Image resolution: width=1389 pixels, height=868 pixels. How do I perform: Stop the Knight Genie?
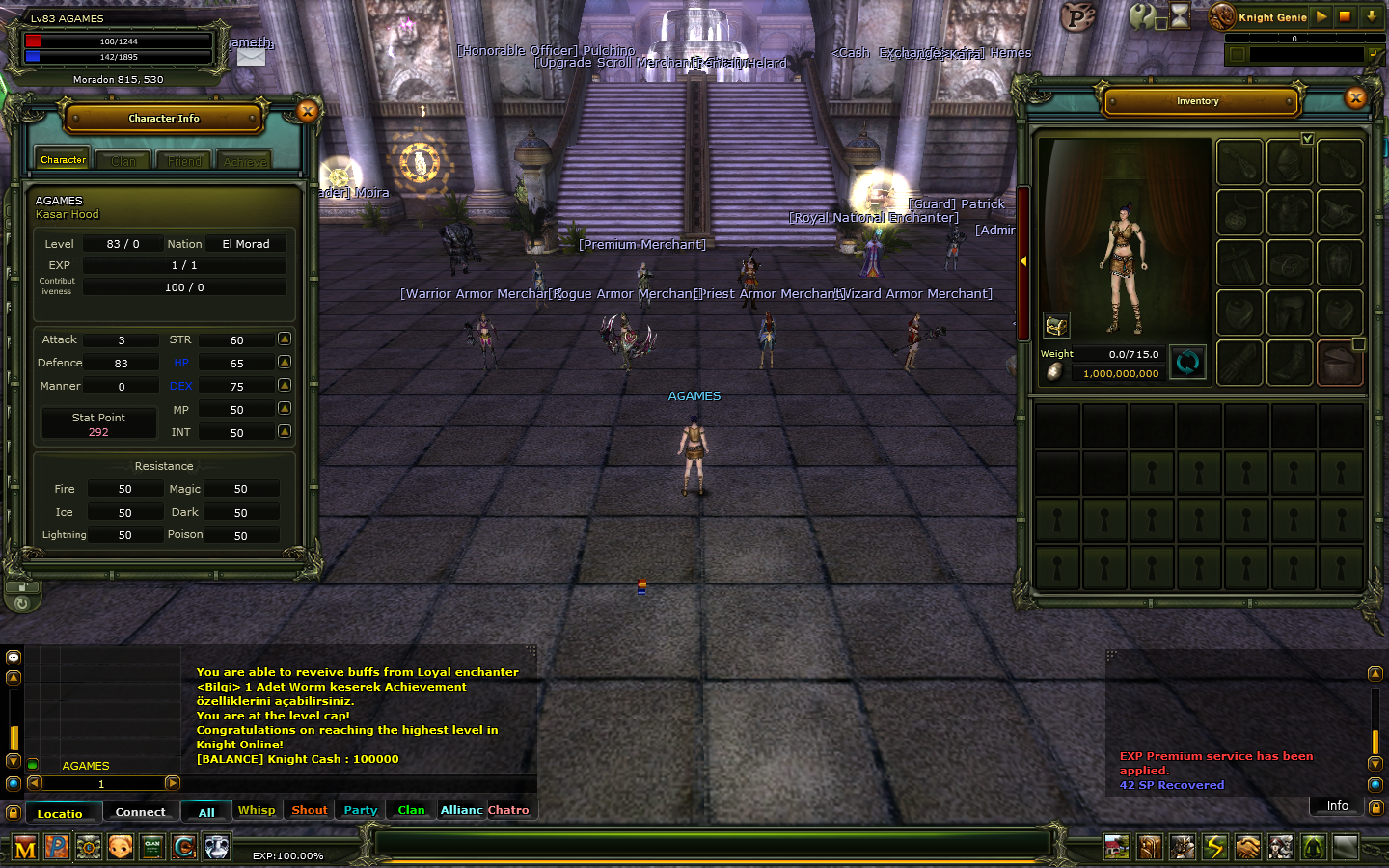pyautogui.click(x=1345, y=16)
